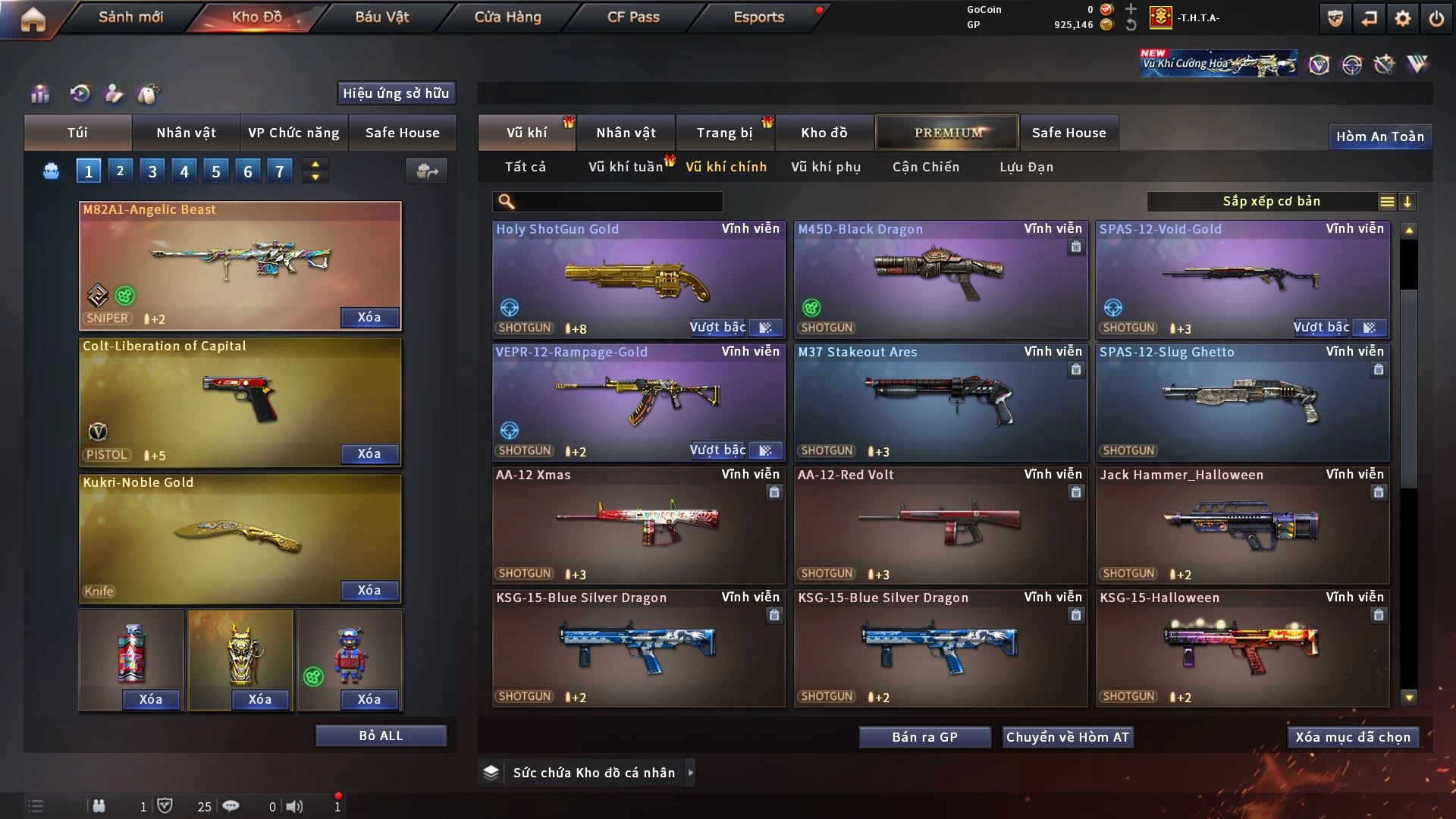The height and width of the screenshot is (819, 1456).
Task: Switch to the Esports section
Action: [758, 17]
